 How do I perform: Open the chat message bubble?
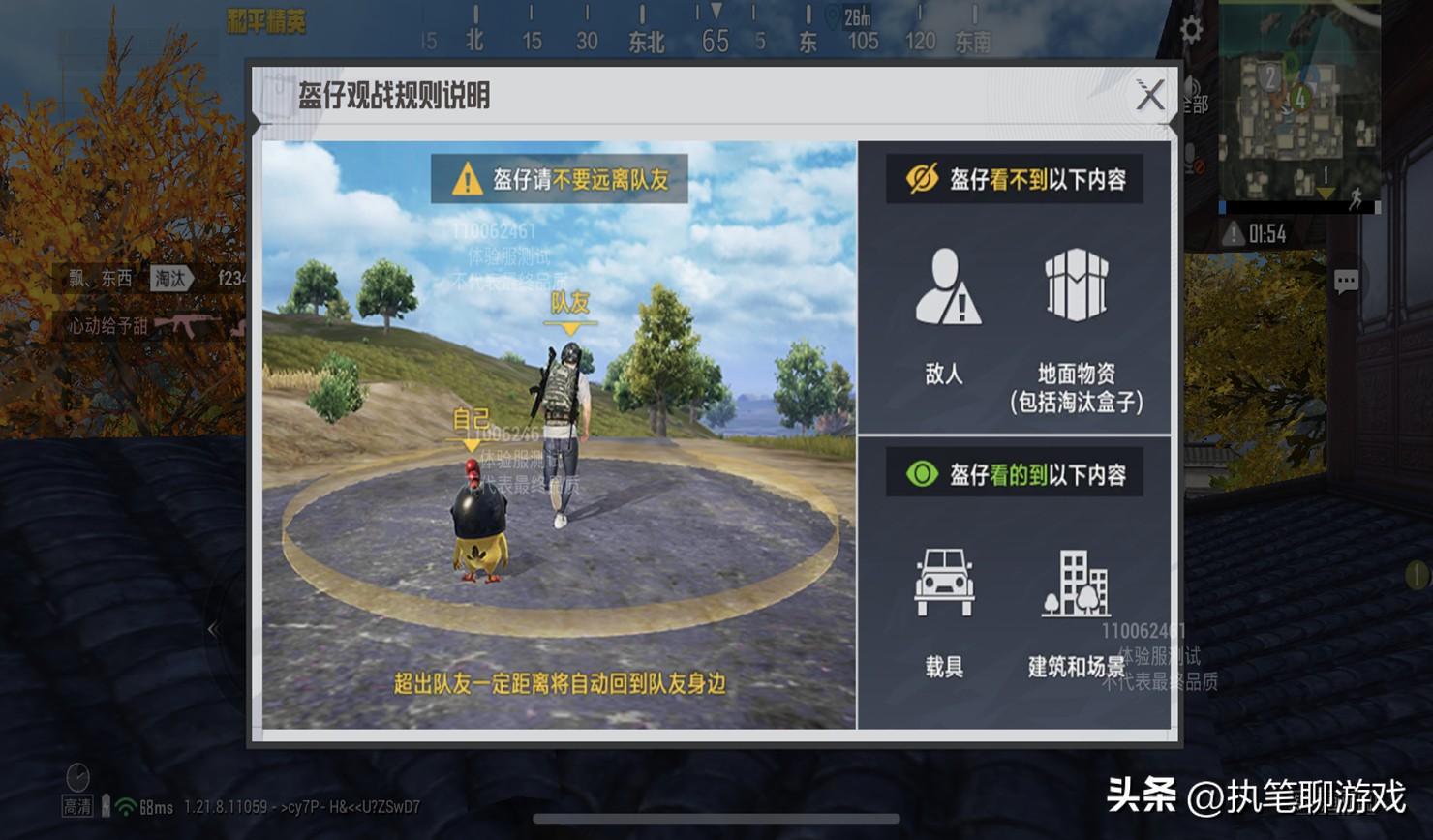tap(1346, 280)
